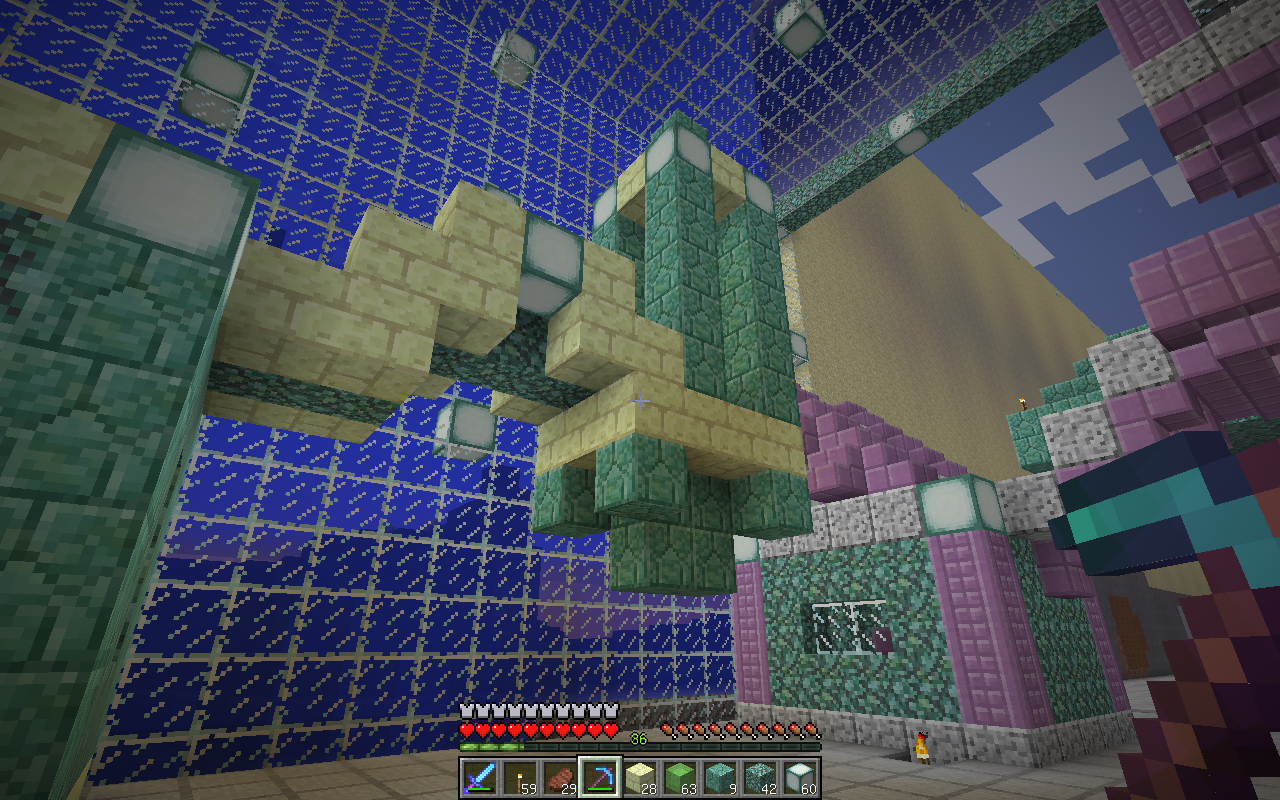The width and height of the screenshot is (1280, 800).
Task: Select the diamond sword hotbar slot
Action: point(479,777)
